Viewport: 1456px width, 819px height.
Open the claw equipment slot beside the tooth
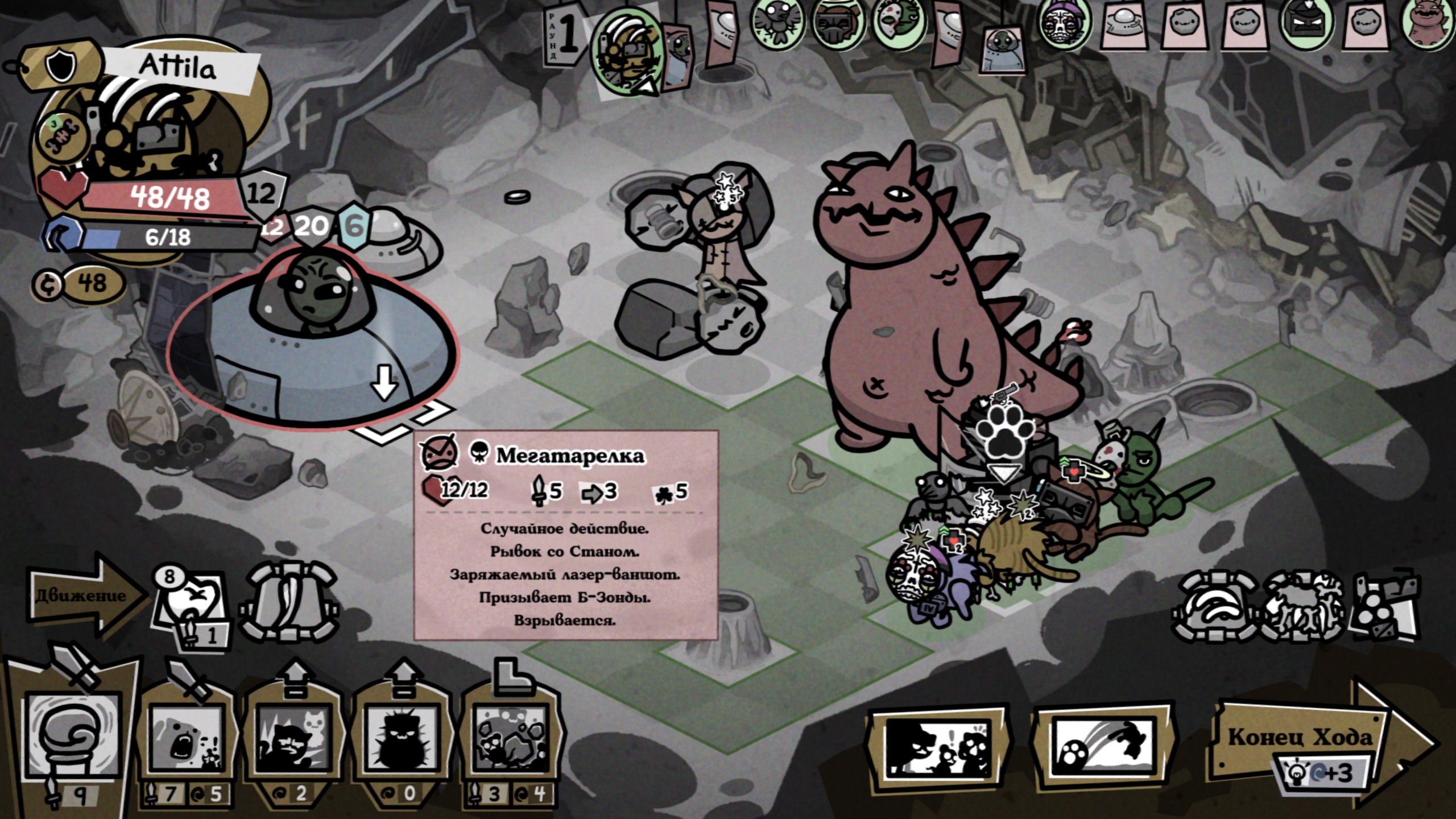[291, 603]
